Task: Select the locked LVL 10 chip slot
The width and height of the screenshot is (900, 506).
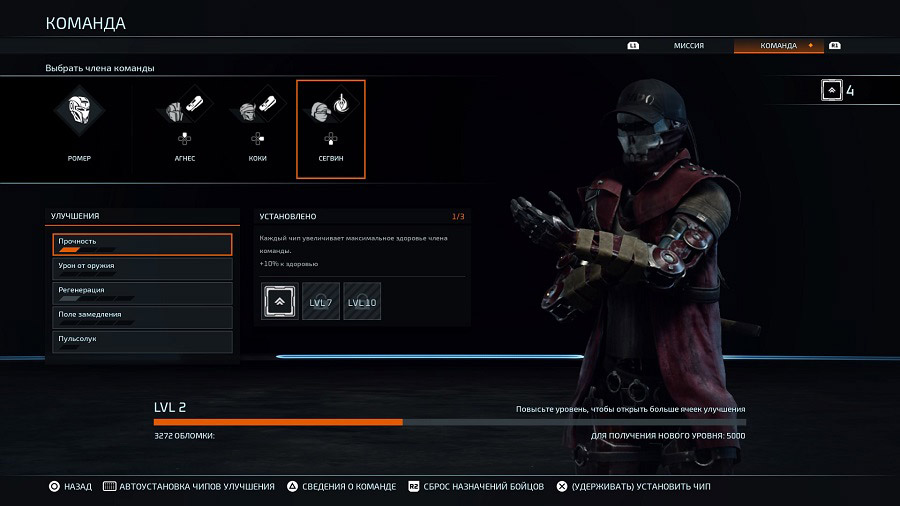Action: [x=362, y=301]
